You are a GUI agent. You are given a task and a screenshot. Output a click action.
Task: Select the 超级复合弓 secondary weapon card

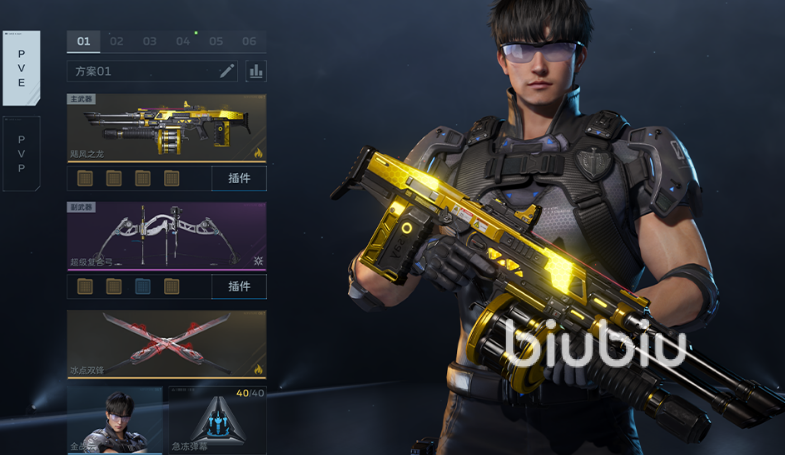point(166,236)
